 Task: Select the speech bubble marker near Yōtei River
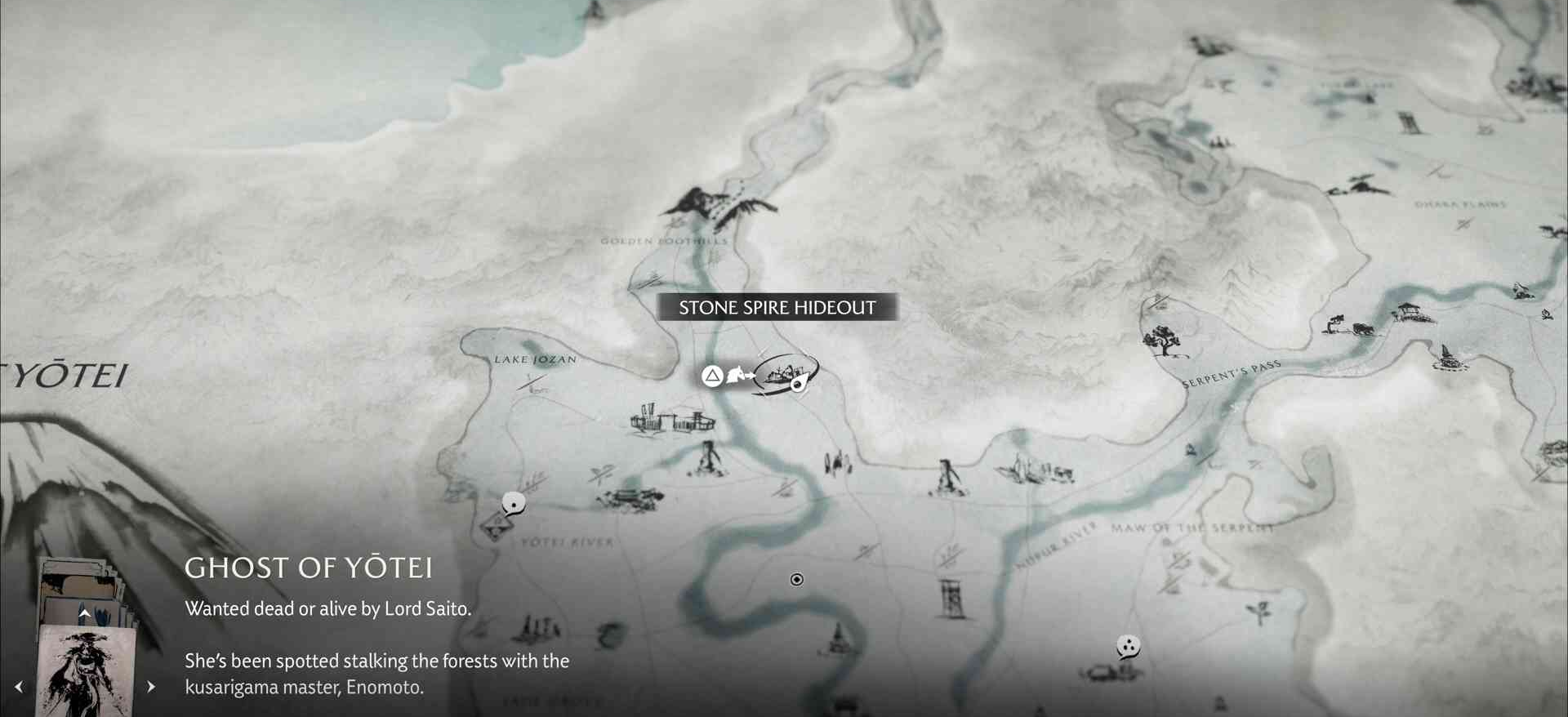(x=513, y=504)
